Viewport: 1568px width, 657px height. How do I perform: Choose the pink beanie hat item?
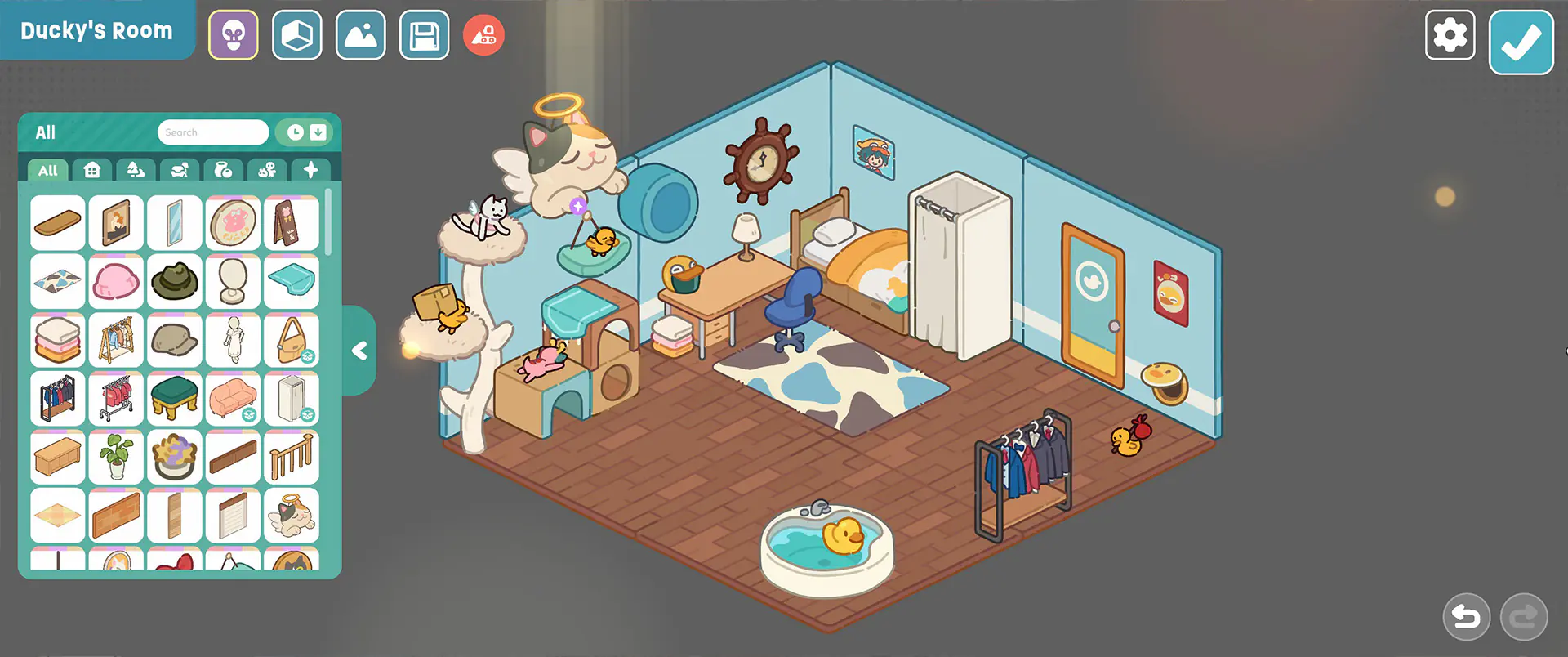(x=116, y=282)
